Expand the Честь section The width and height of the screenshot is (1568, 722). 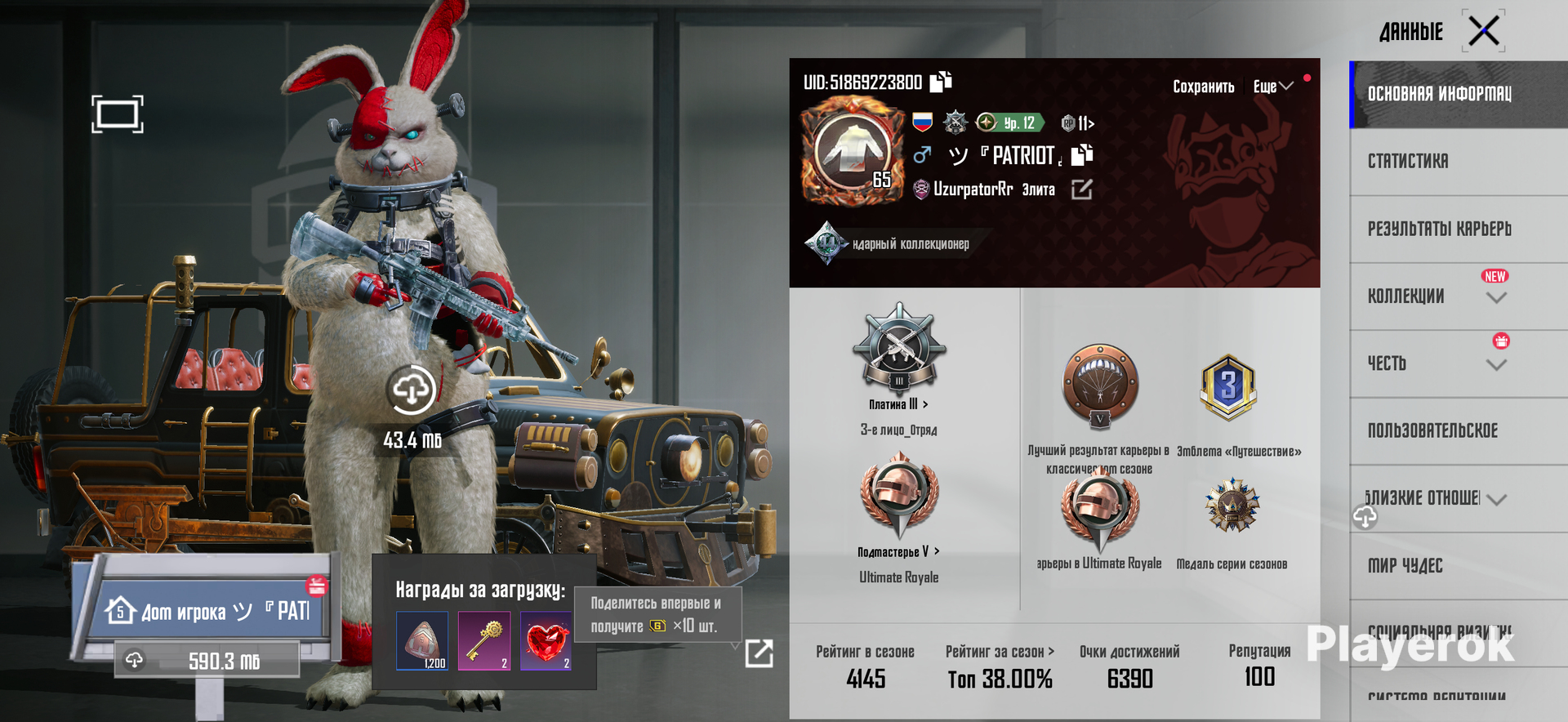pos(1495,365)
